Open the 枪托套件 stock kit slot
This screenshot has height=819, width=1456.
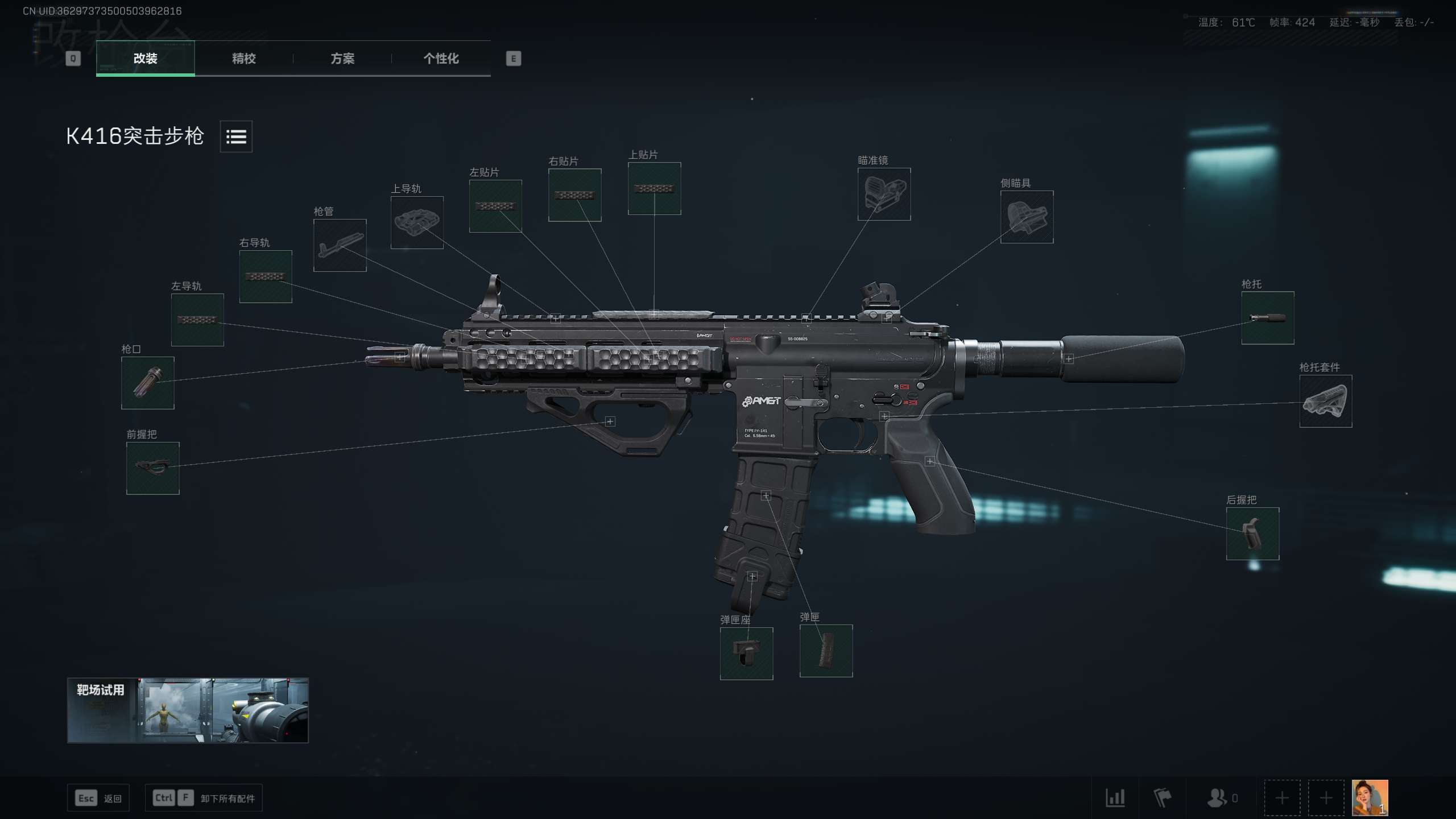click(1325, 401)
